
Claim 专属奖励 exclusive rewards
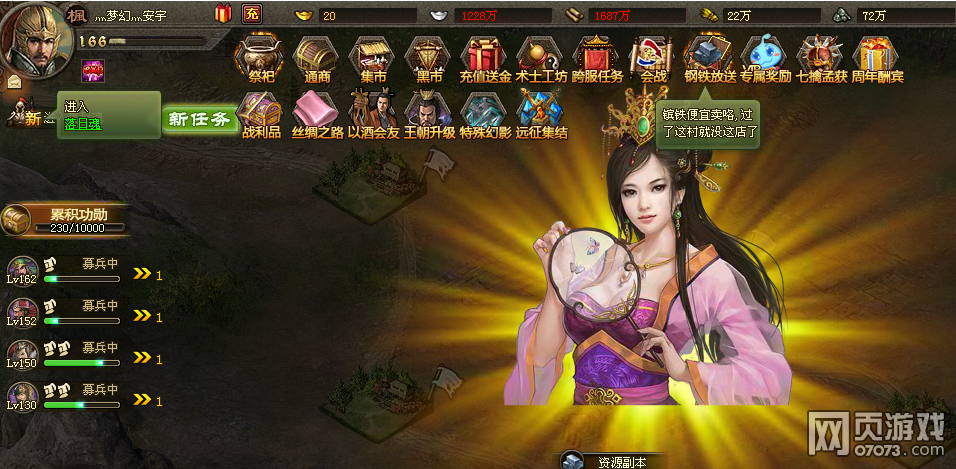tap(765, 57)
